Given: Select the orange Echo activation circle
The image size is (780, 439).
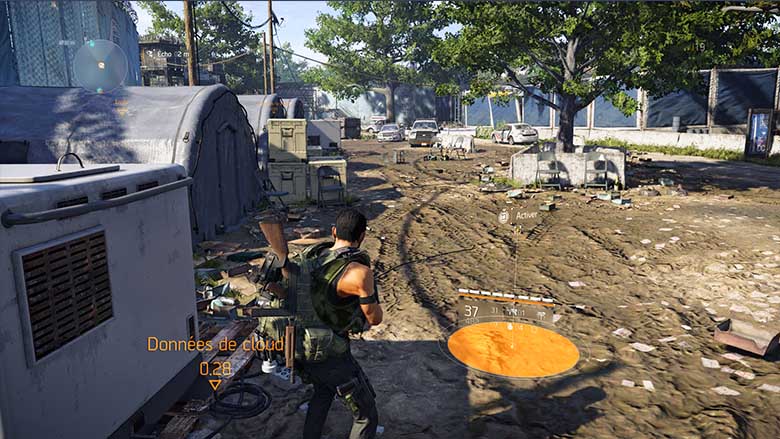Looking at the screenshot, I should 513,349.
